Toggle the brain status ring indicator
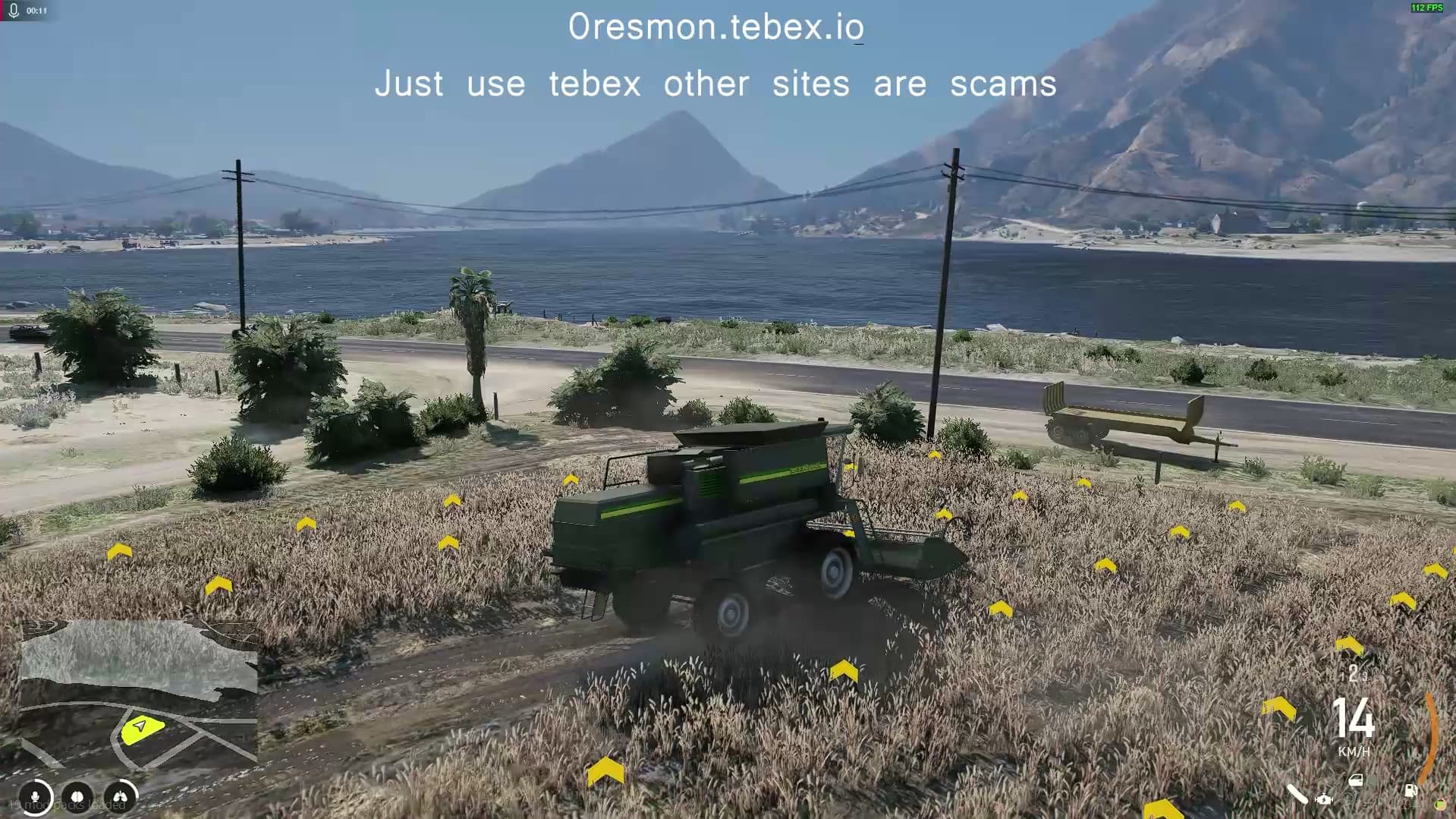Viewport: 1456px width, 819px height. pos(78,797)
